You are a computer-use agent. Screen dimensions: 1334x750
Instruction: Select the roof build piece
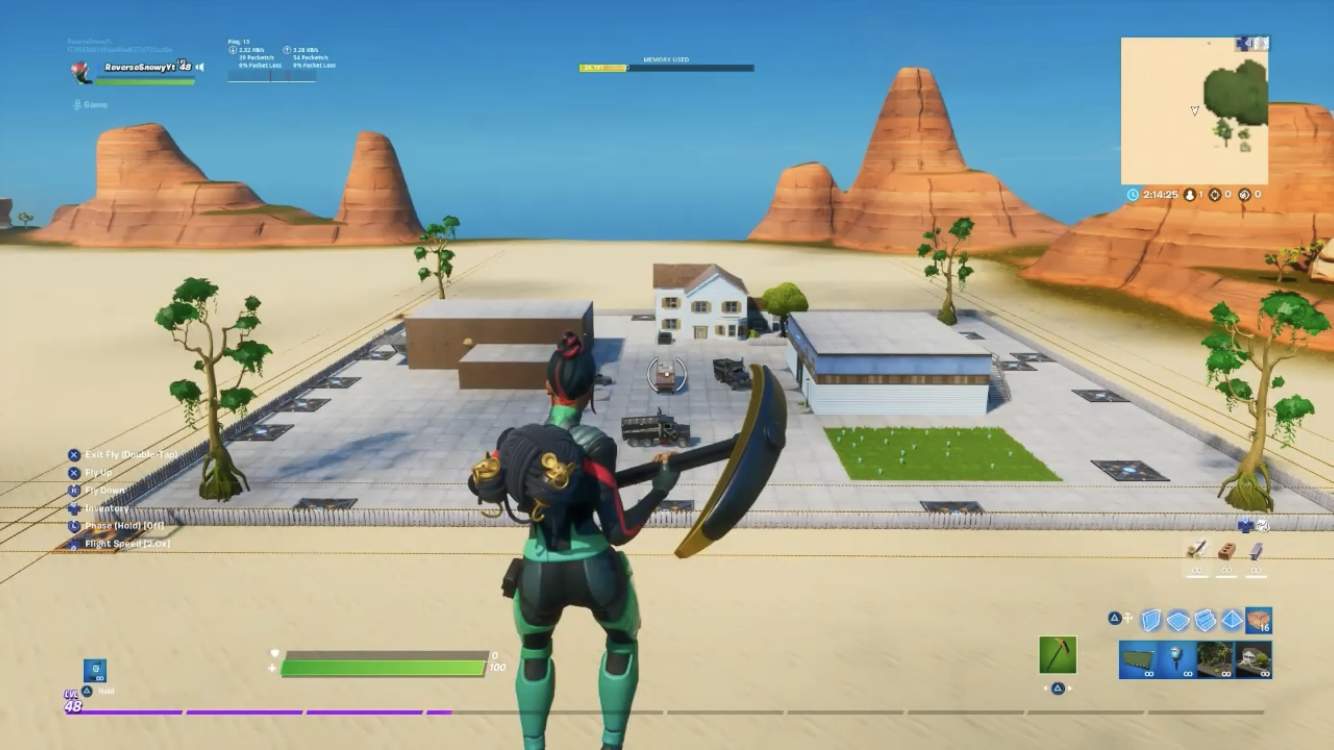1232,619
